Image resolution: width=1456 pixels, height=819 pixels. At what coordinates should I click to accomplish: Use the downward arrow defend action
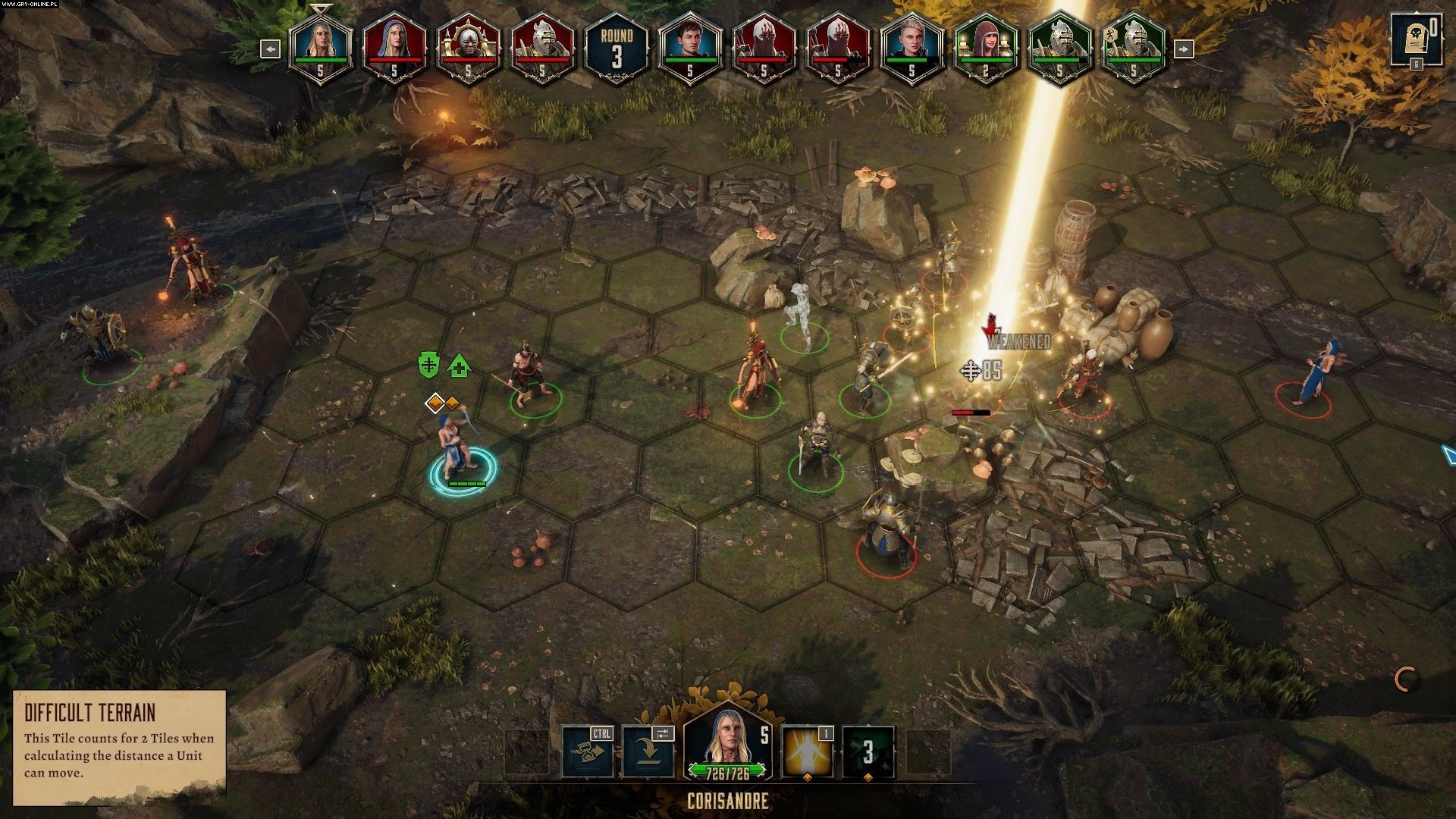648,752
